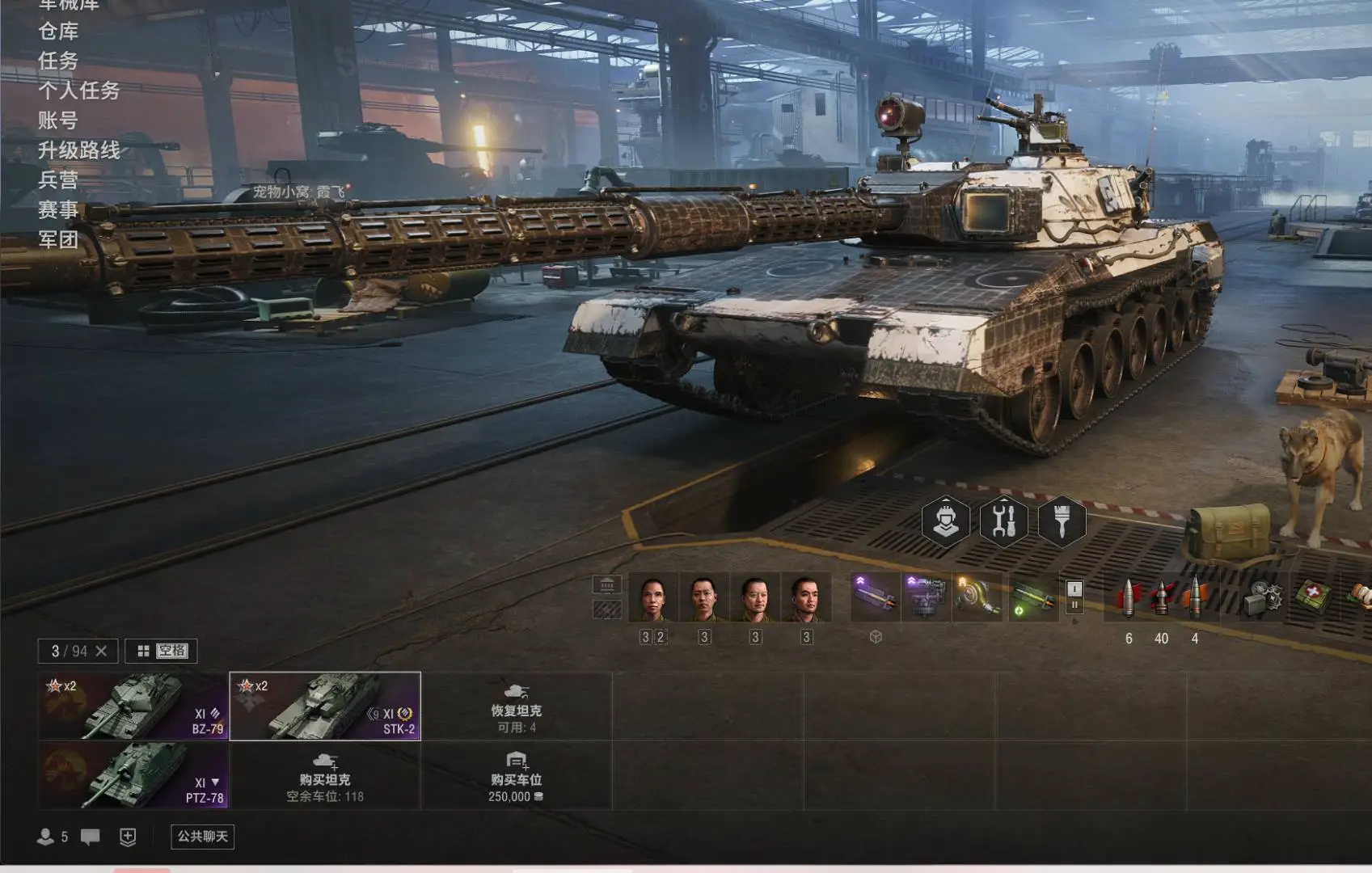Select the PTZ-78 tank in the carousel

coord(133,775)
